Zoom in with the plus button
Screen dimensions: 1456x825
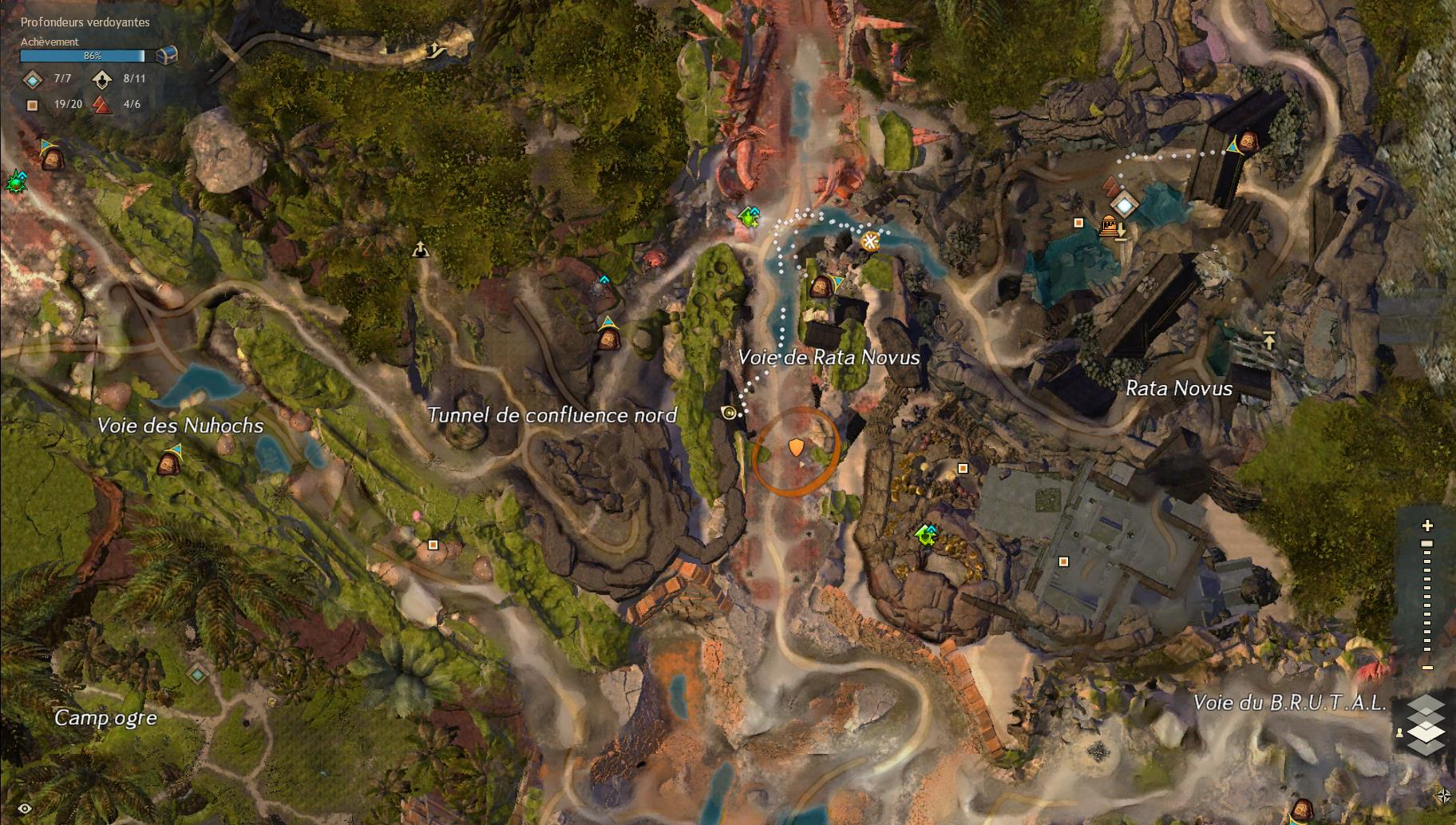pos(1427,526)
